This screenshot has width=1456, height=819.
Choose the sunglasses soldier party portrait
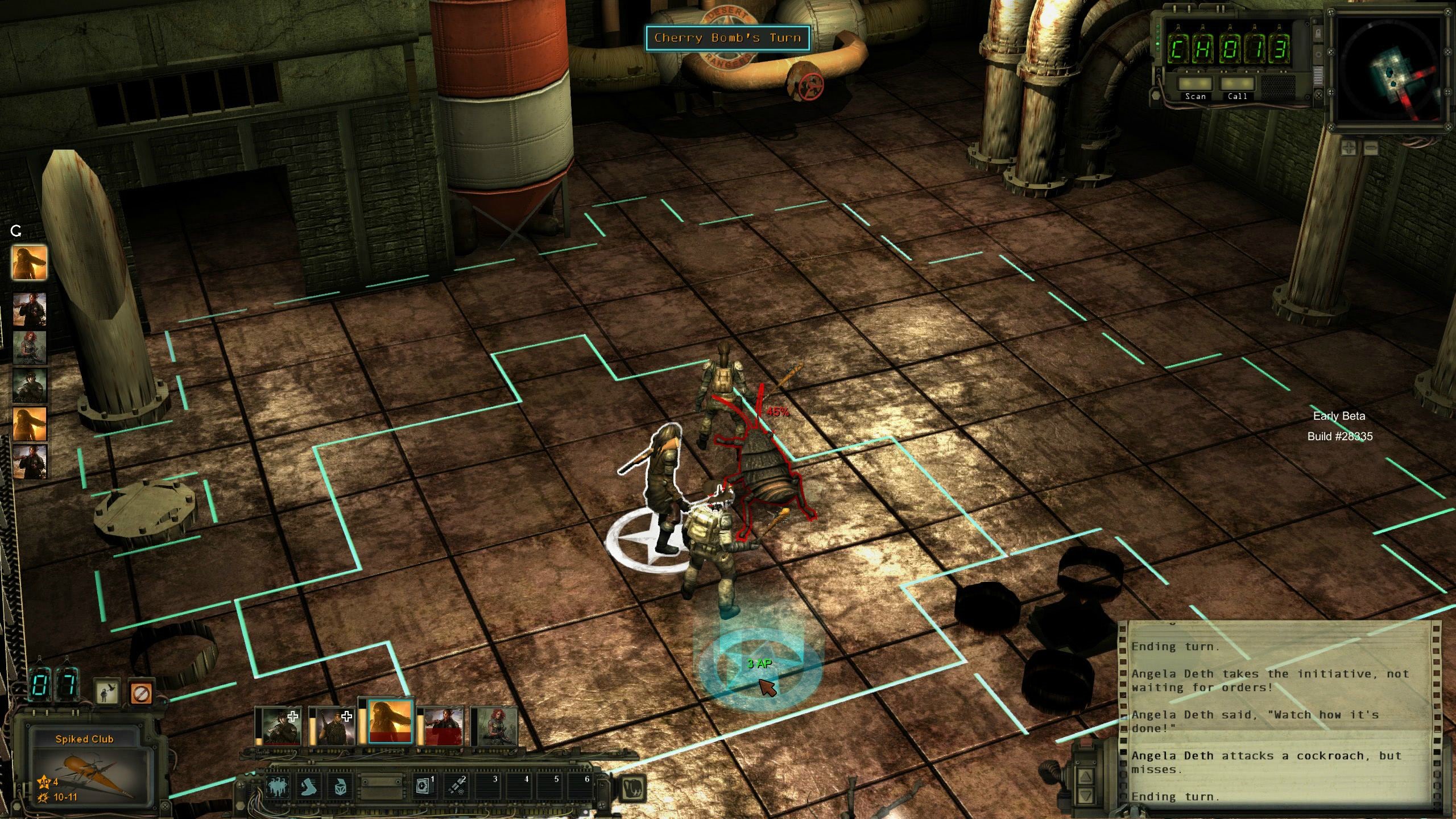tap(334, 726)
